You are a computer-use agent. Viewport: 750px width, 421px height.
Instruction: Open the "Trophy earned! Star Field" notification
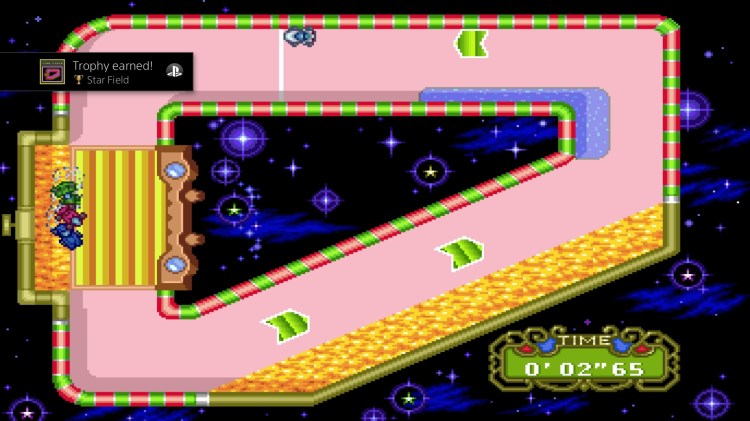tap(112, 72)
